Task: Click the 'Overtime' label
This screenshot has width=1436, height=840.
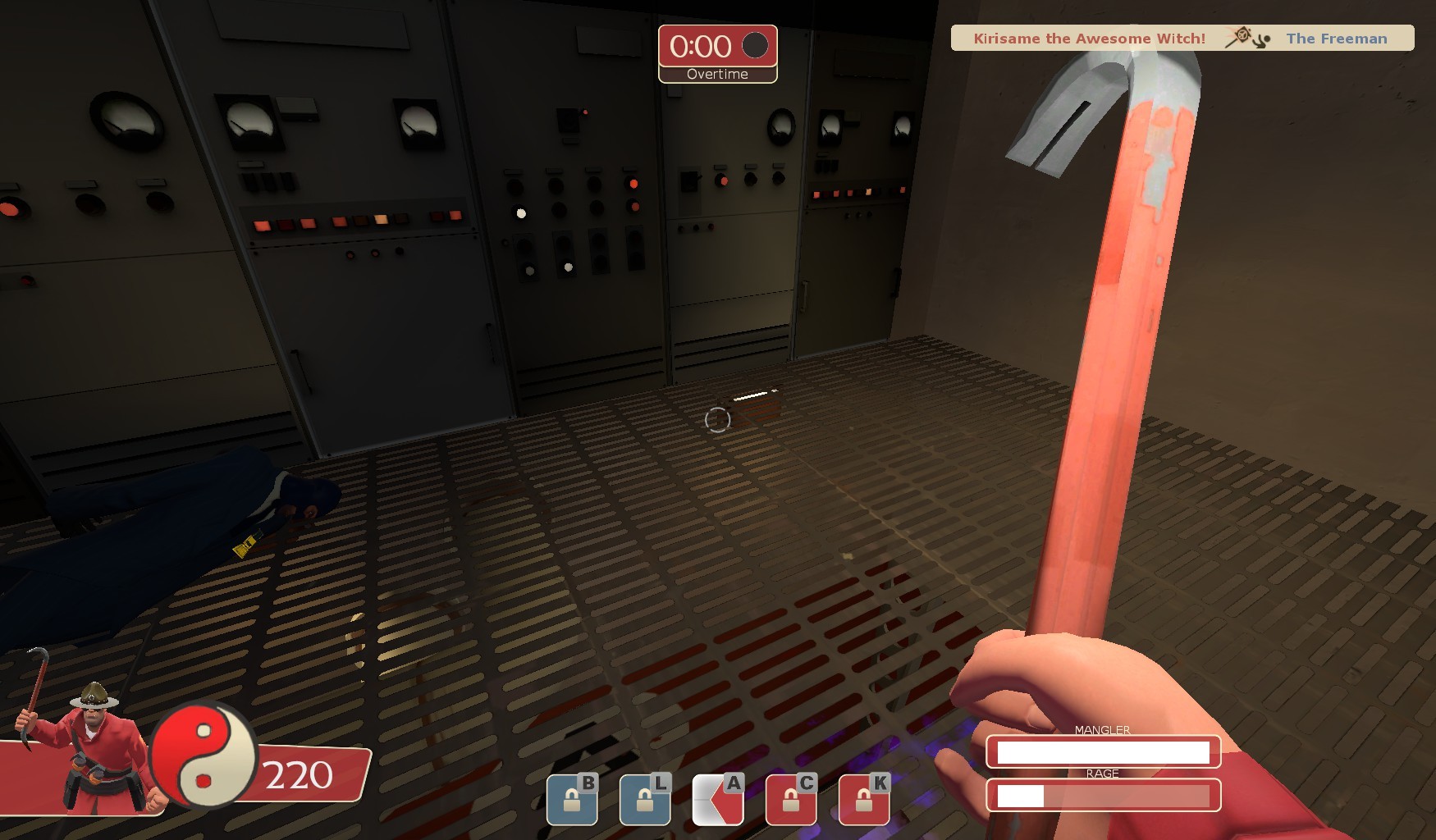Action: click(x=717, y=74)
